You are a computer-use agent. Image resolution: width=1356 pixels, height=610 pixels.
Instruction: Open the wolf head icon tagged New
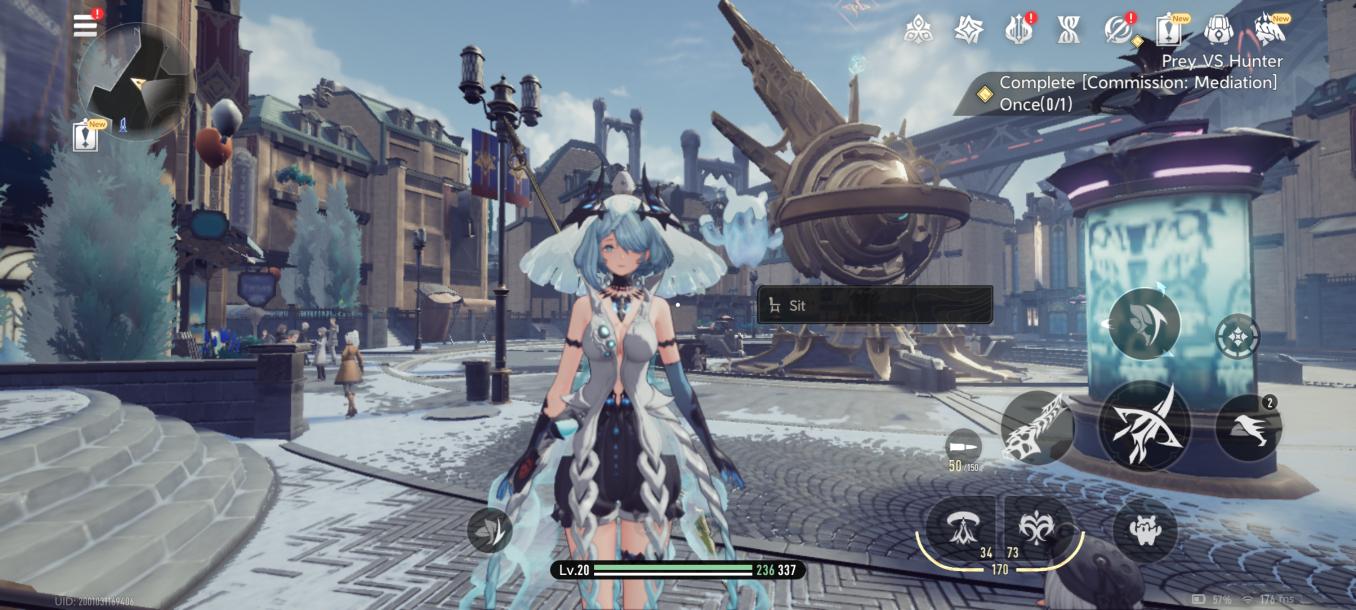pyautogui.click(x=1269, y=31)
